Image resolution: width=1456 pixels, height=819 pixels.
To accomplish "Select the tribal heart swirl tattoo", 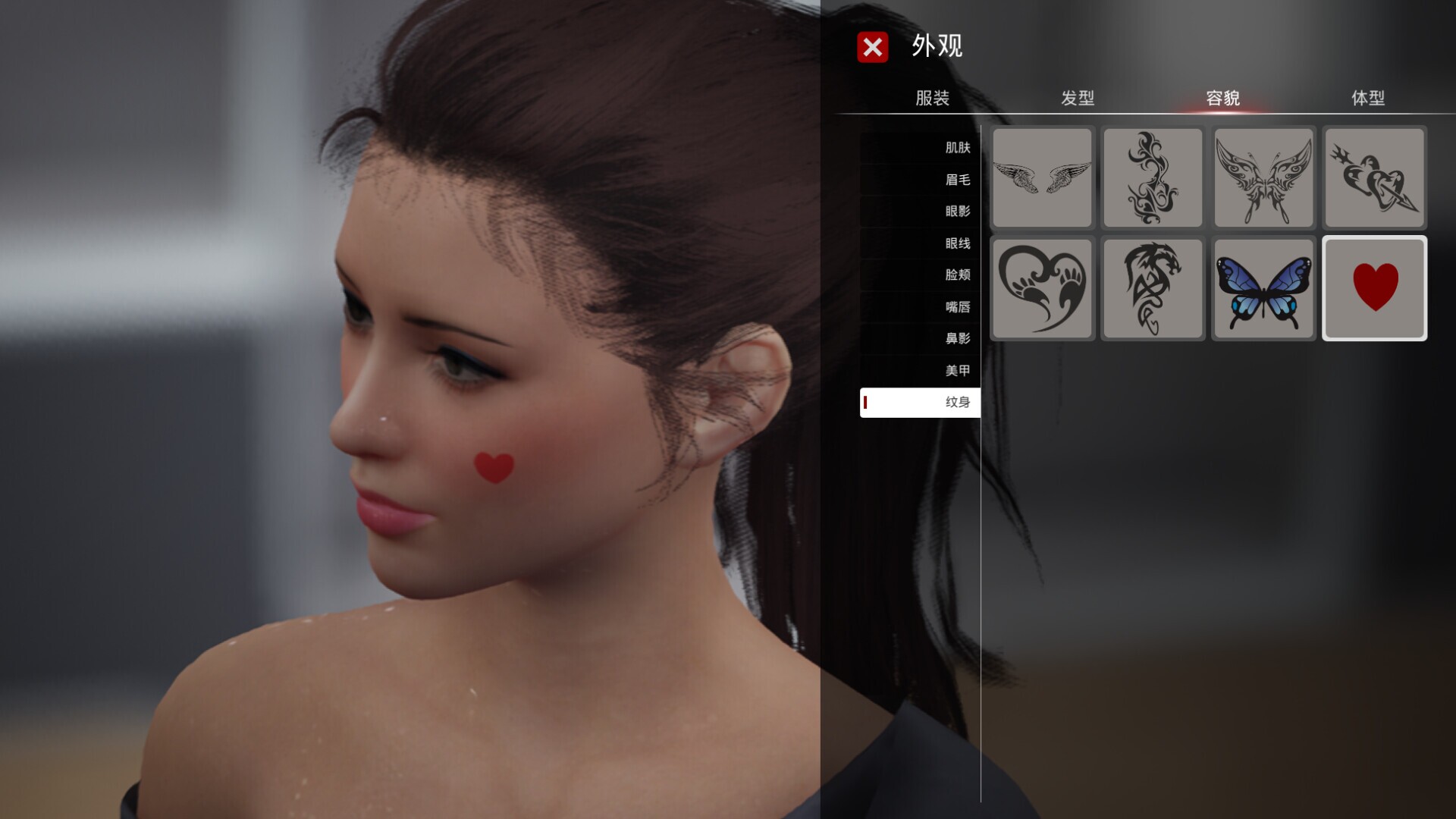I will tap(1042, 289).
